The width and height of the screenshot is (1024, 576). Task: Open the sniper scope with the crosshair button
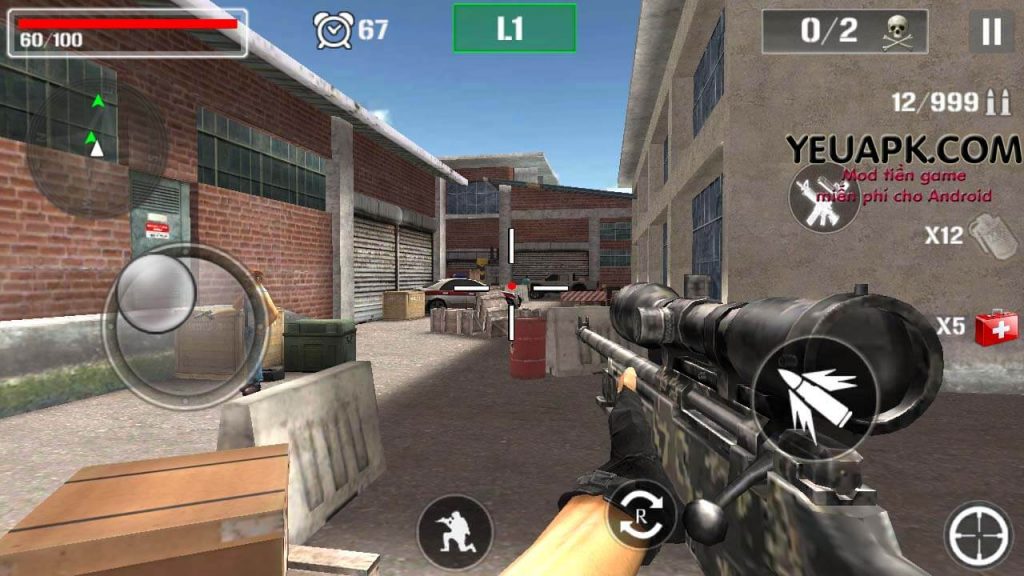(977, 536)
